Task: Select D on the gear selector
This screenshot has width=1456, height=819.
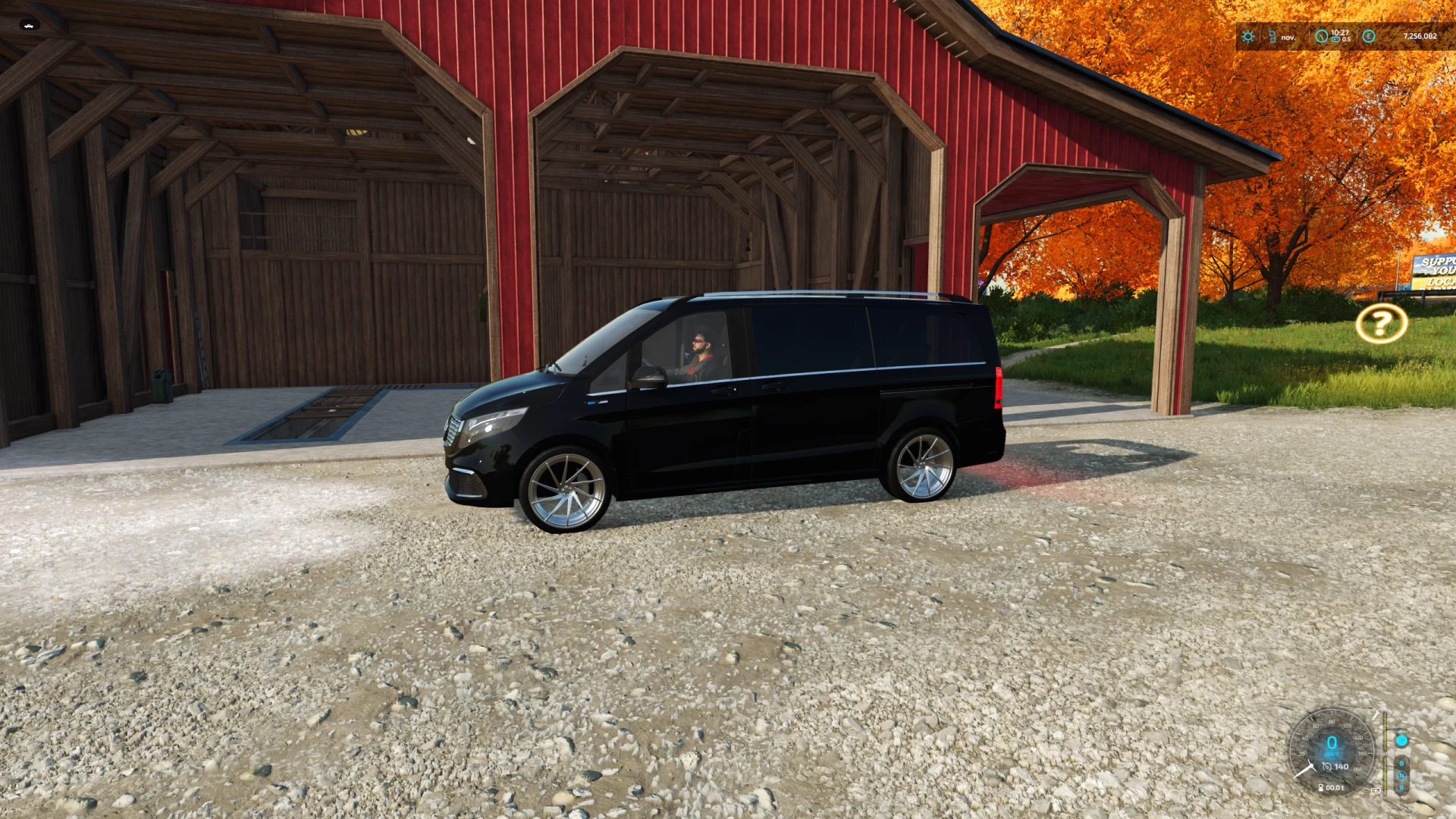Action: click(x=1401, y=764)
